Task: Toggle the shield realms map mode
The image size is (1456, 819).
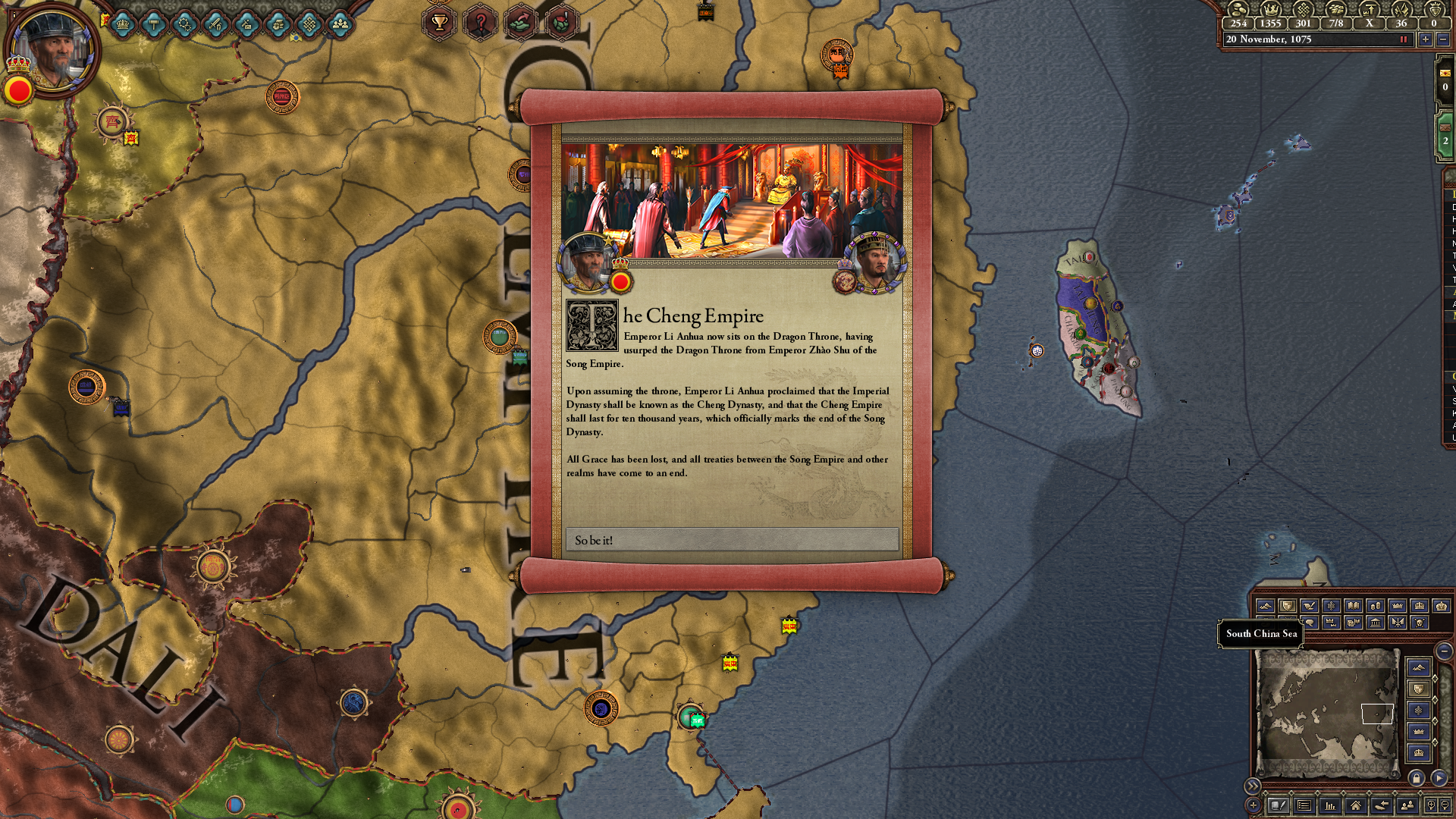Action: (1288, 605)
